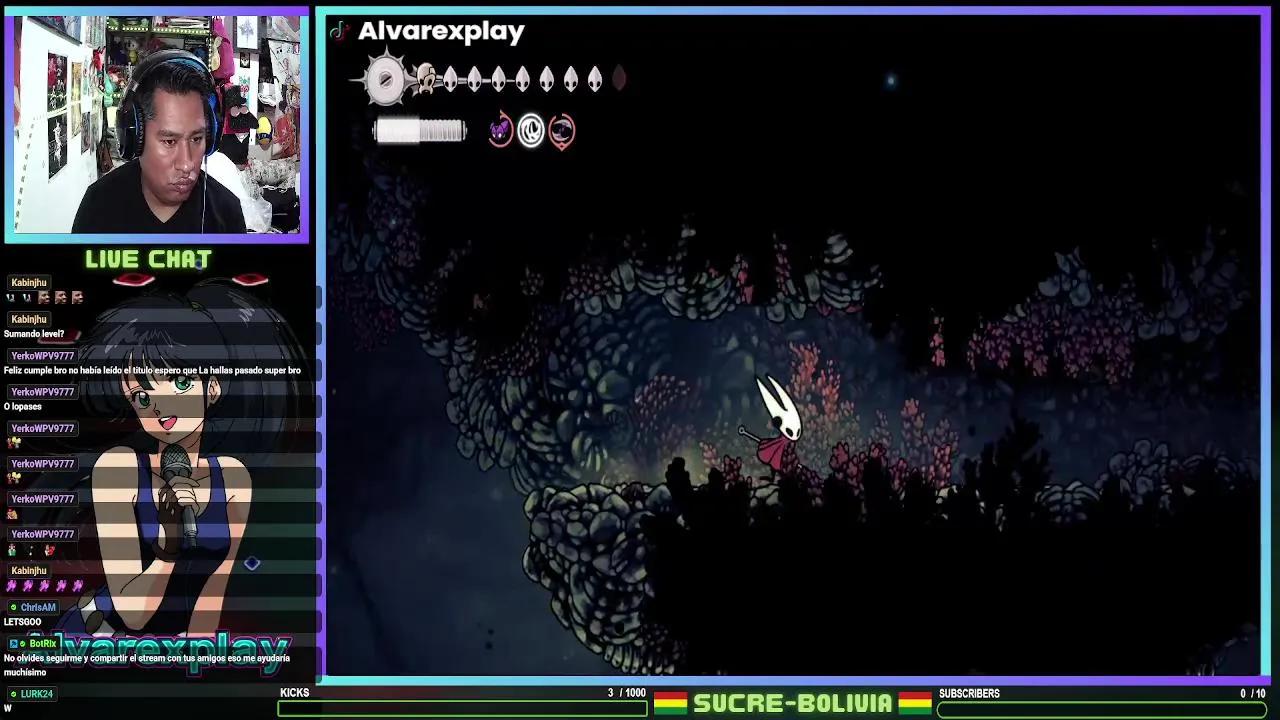Toggle the LURK24 badge in the bottom bar

point(12,692)
